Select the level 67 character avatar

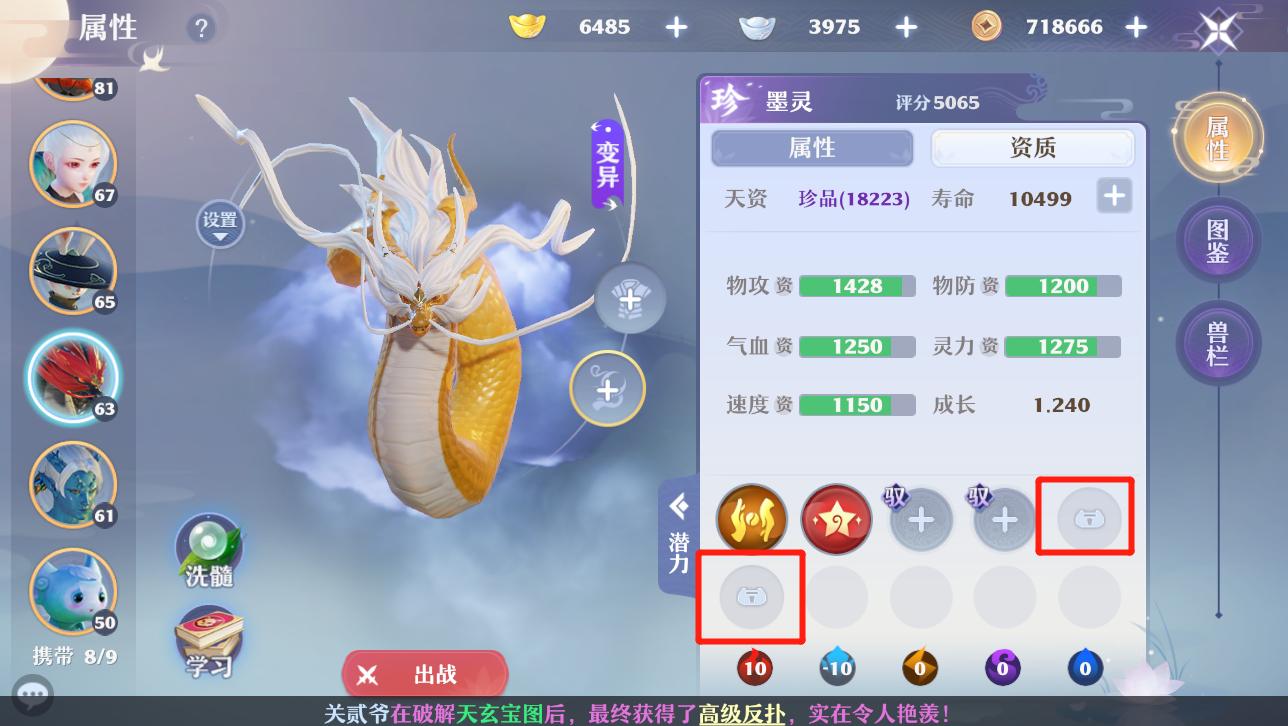72,163
